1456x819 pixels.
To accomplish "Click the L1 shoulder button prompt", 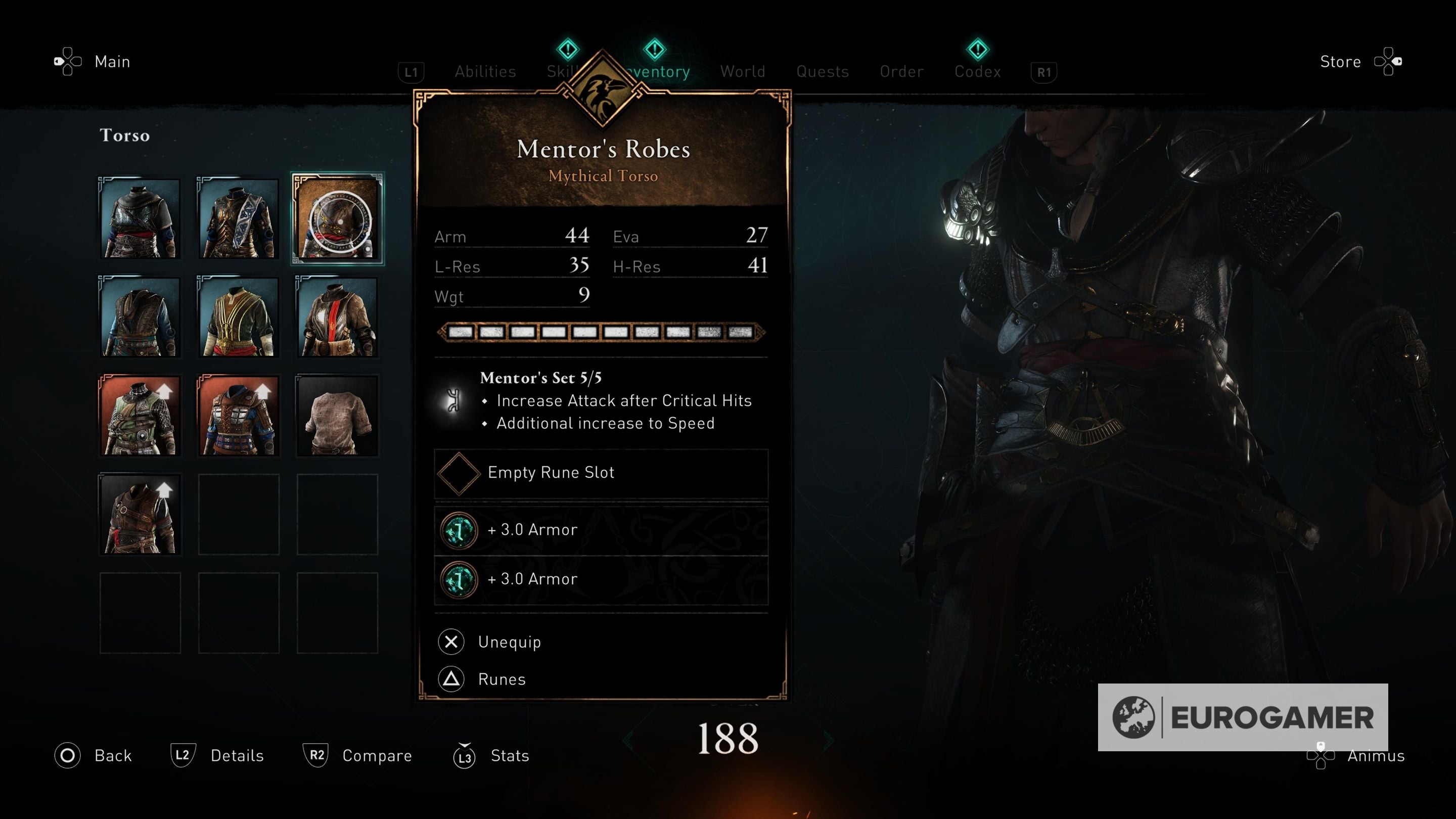I will click(x=411, y=72).
